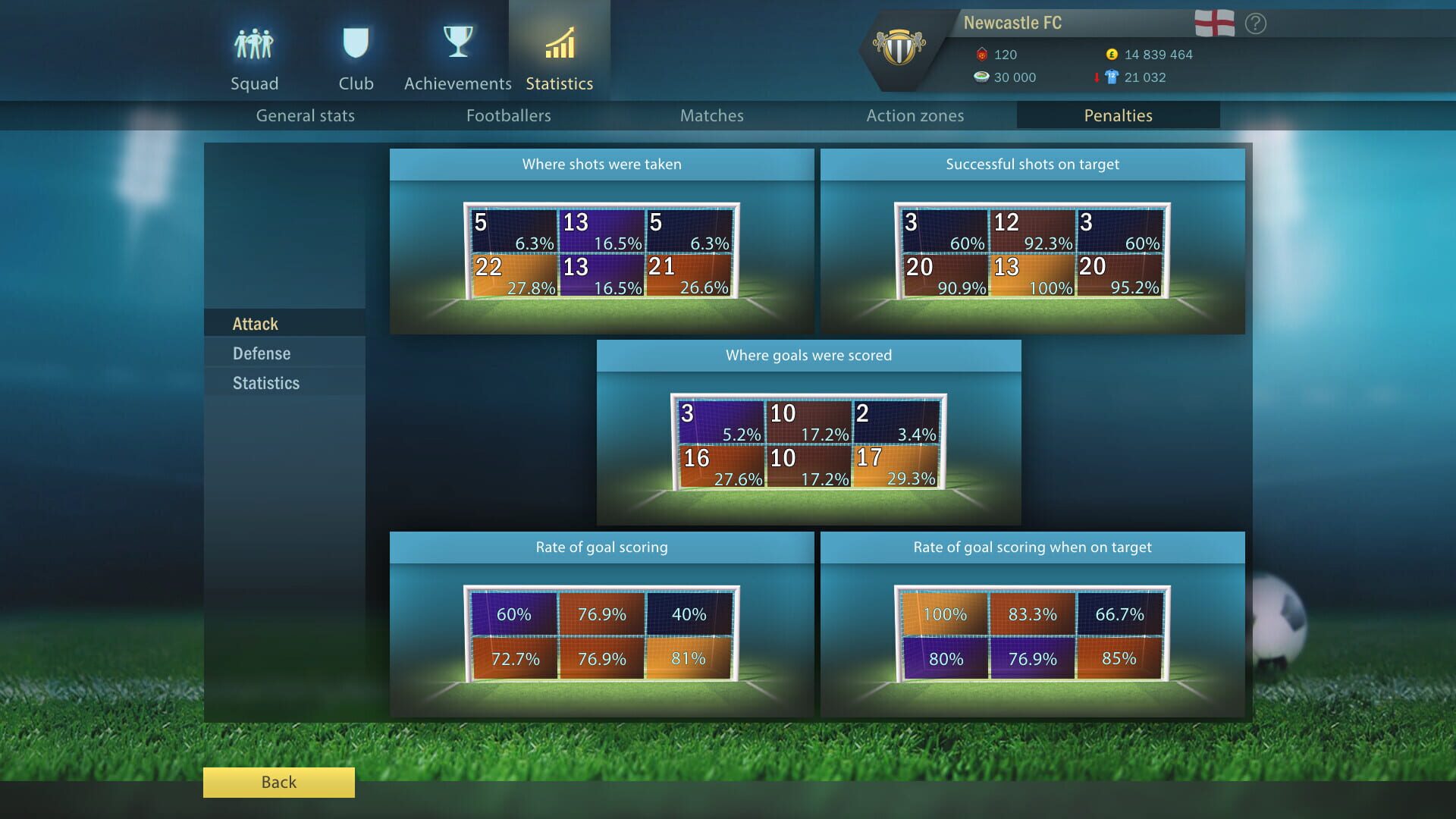Click the Newcastle FC club crest
The width and height of the screenshot is (1456, 819).
(x=901, y=45)
